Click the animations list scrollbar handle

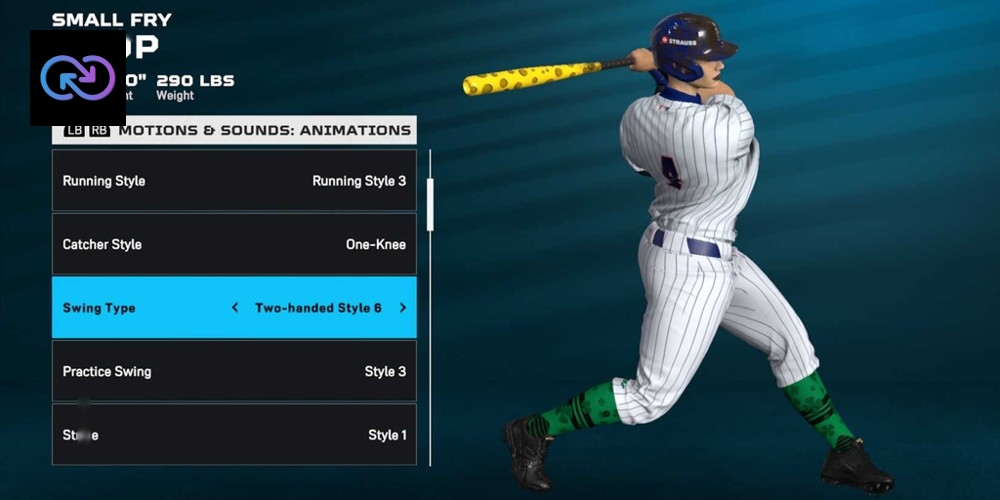pyautogui.click(x=430, y=205)
